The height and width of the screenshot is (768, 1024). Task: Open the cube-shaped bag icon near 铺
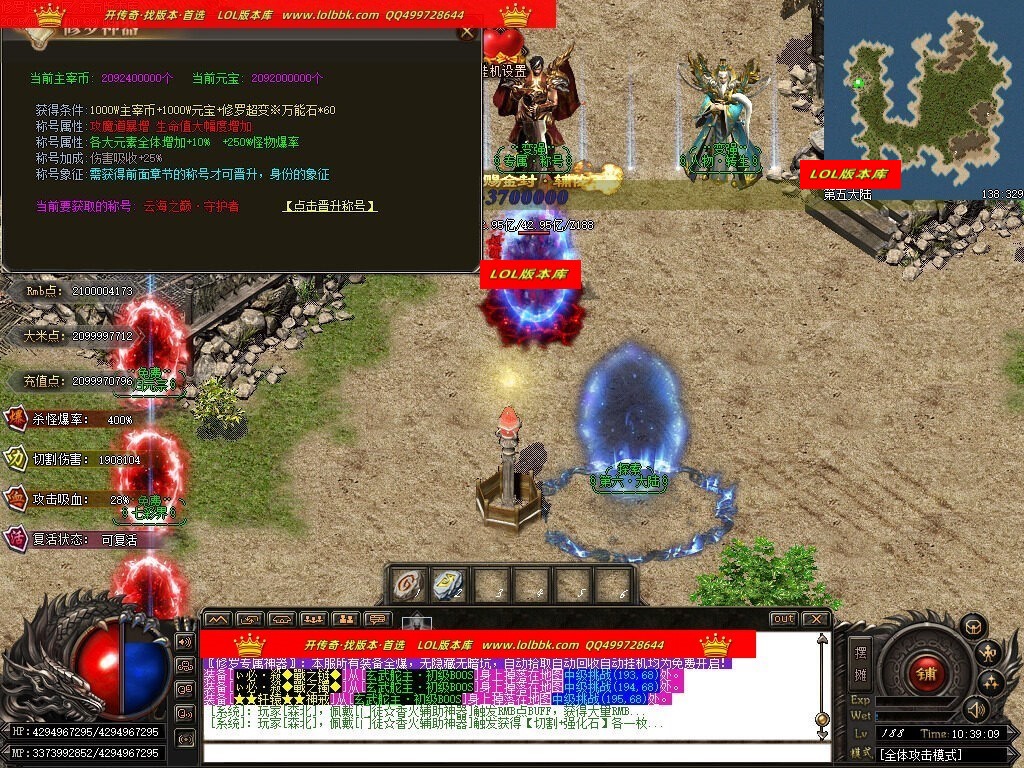(973, 626)
